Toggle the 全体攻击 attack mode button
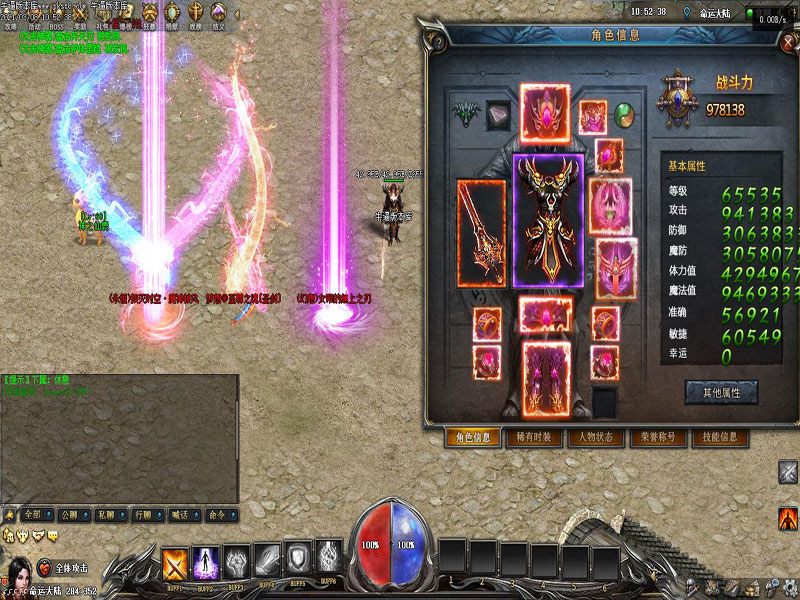Viewport: 800px width, 600px height. pos(64,567)
